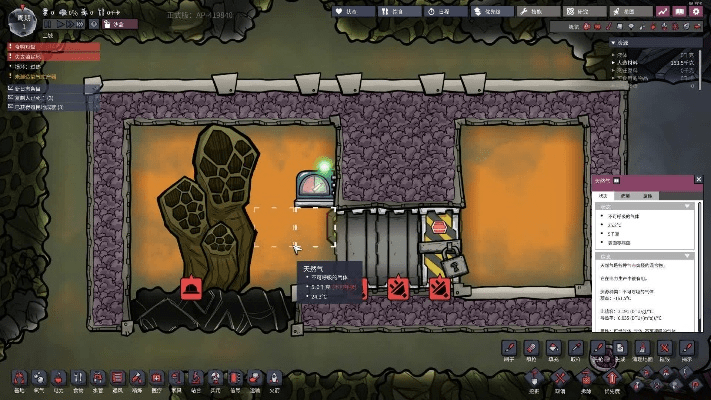Image resolution: width=711 pixels, height=400 pixels.
Task: Select the Oxygen build category
Action: point(40,380)
